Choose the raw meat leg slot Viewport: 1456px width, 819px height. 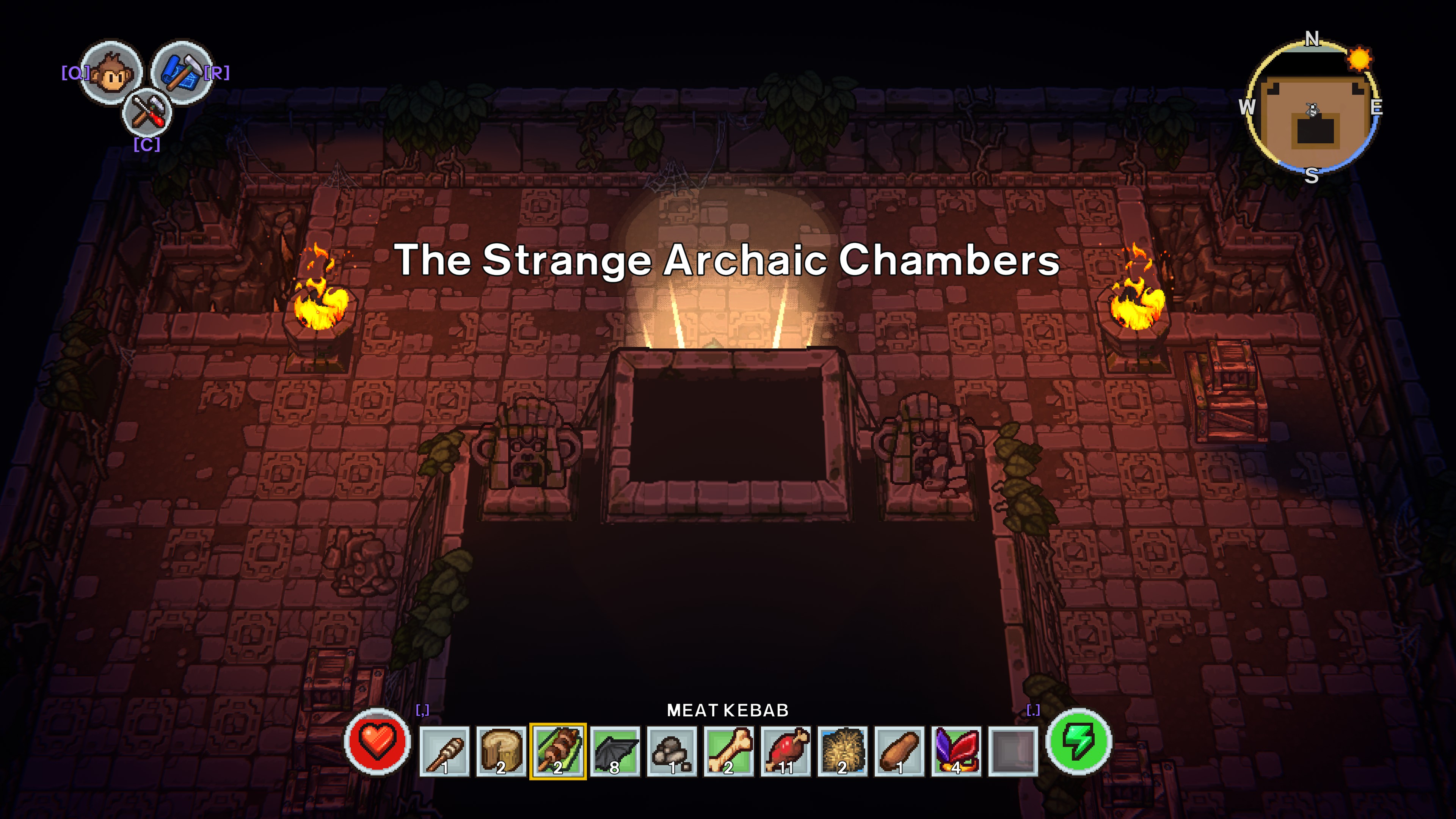pyautogui.click(x=786, y=751)
